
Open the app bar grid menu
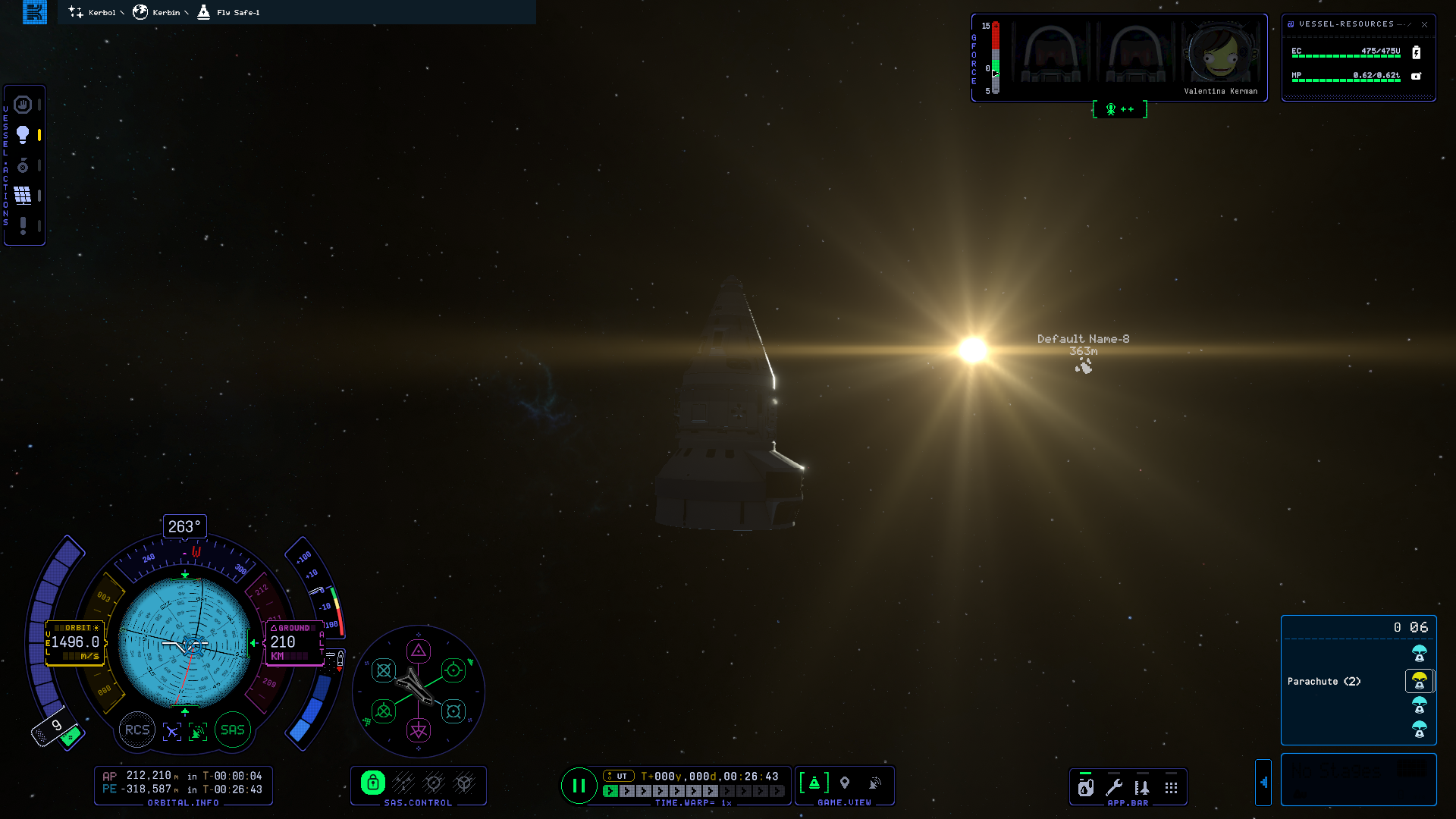[x=1171, y=788]
